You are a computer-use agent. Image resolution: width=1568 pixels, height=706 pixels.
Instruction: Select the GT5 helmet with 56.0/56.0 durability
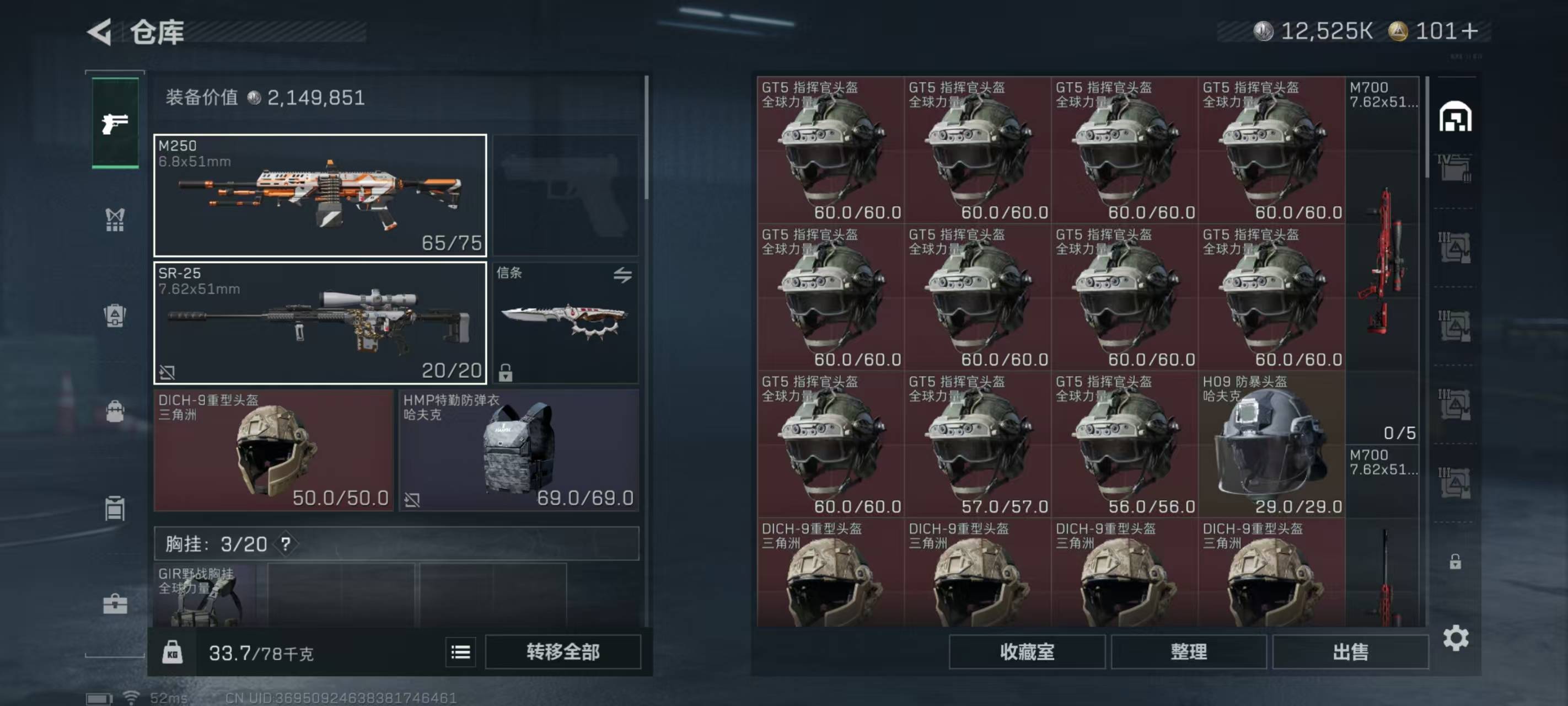coord(1124,445)
